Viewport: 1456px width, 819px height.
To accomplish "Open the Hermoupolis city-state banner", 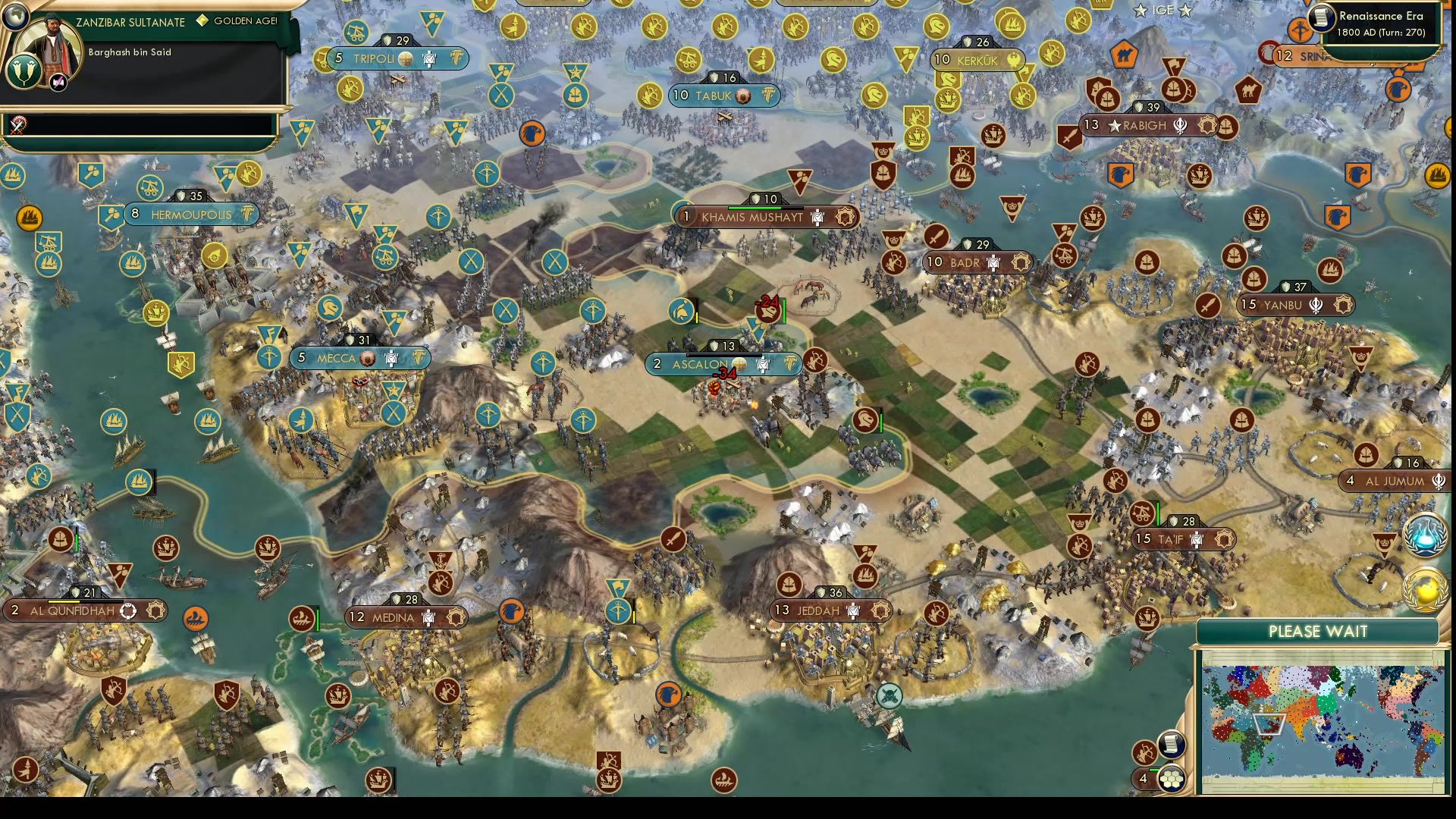I will pyautogui.click(x=192, y=215).
